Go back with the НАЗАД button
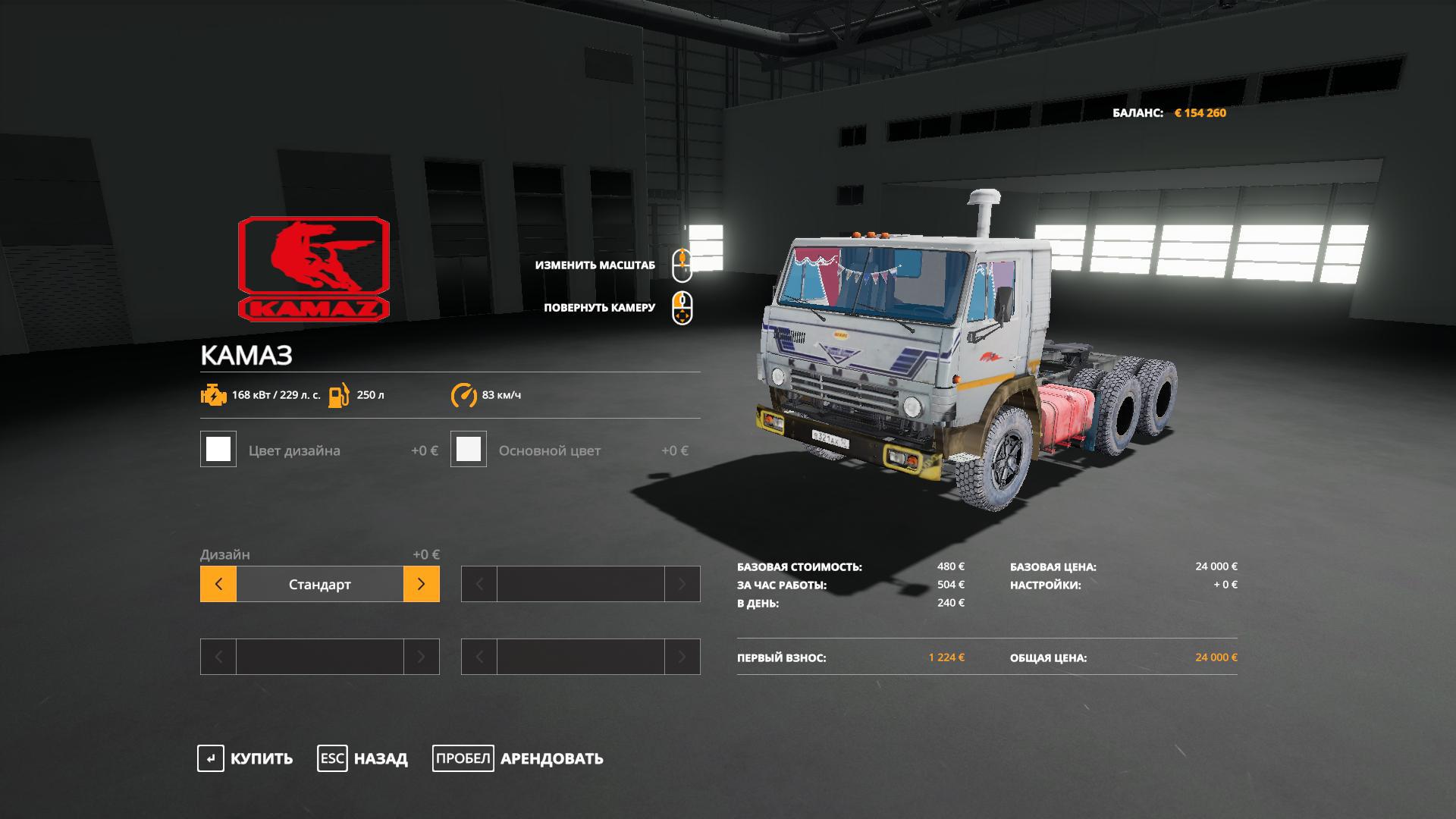Image resolution: width=1456 pixels, height=819 pixels. coord(362,758)
